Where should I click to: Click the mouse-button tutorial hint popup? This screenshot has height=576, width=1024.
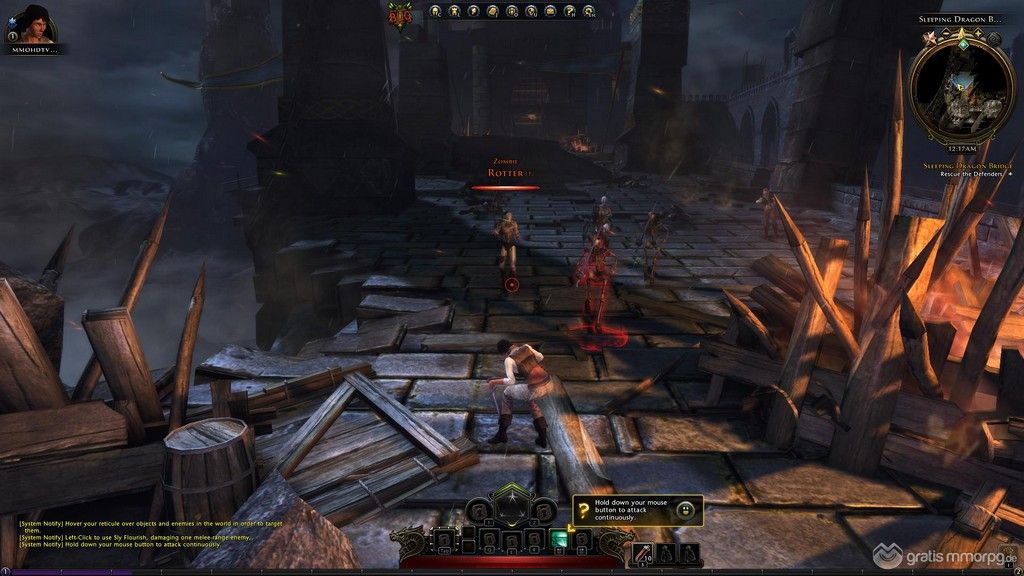637,511
